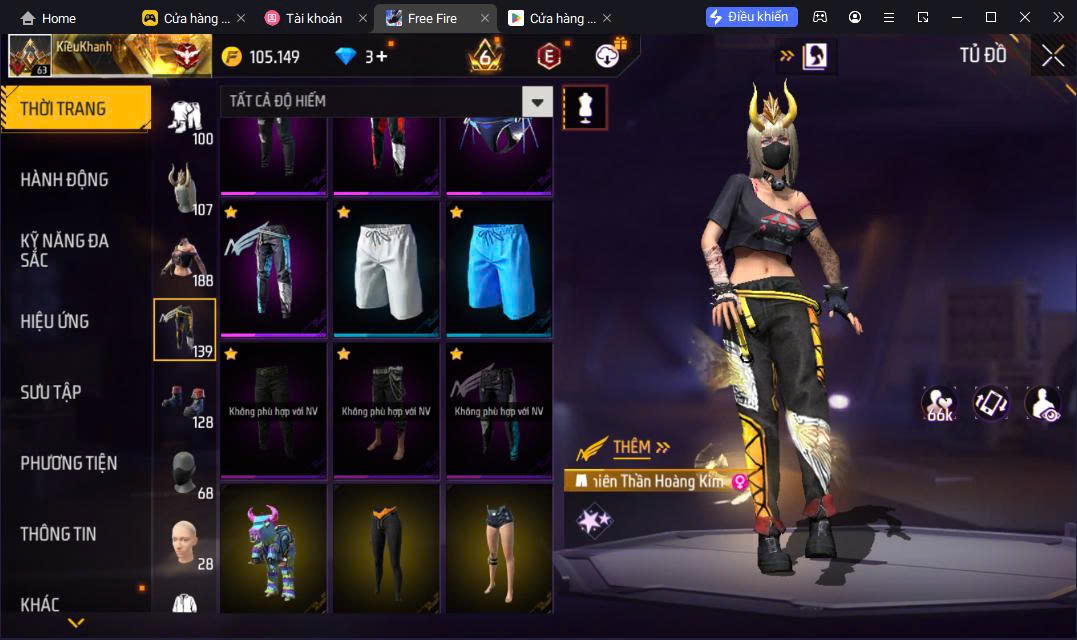This screenshot has height=640, width=1077.
Task: Choose the blue shorts item
Action: (499, 268)
